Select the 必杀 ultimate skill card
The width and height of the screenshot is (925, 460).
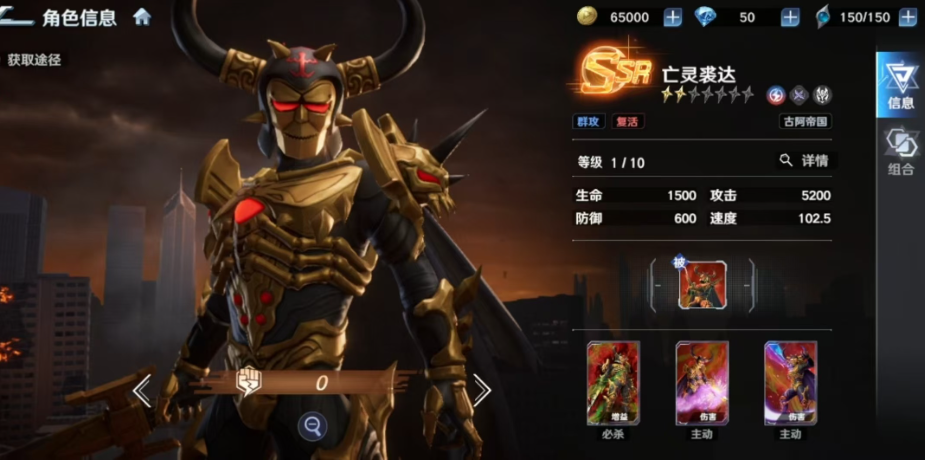click(x=613, y=384)
